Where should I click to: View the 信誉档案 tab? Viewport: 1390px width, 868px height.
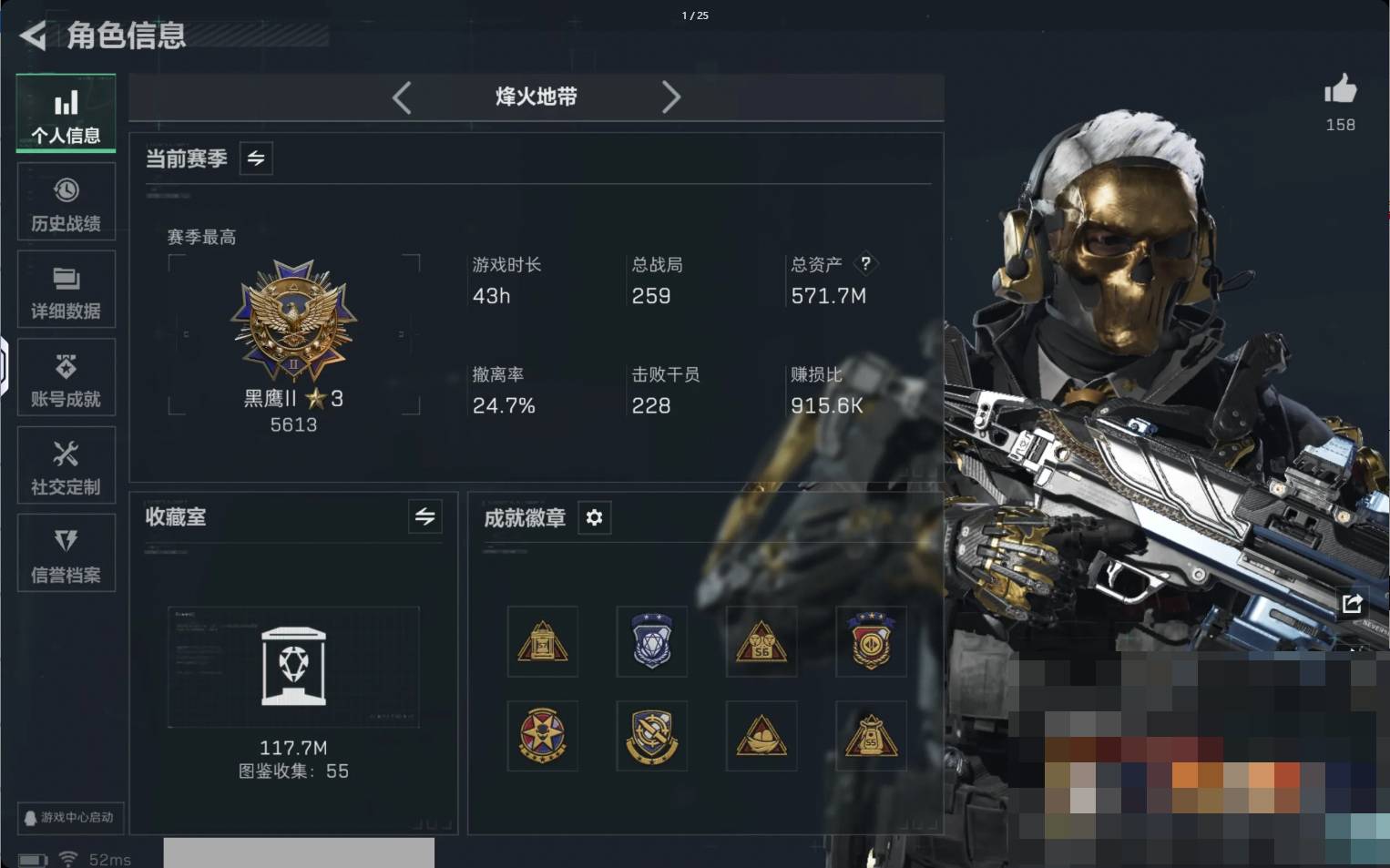point(66,553)
